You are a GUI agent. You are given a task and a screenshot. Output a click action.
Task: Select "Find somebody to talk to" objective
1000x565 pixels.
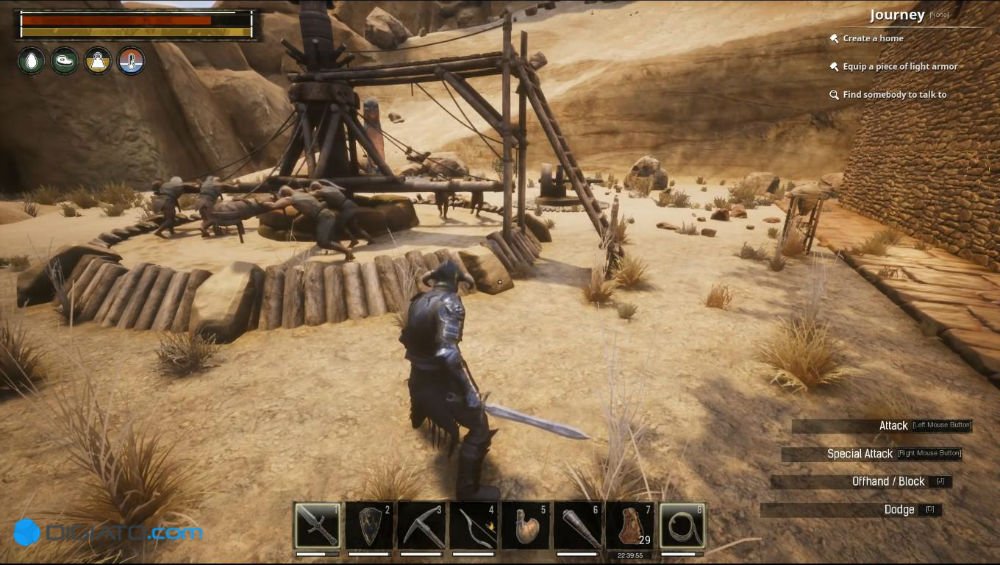tap(894, 95)
